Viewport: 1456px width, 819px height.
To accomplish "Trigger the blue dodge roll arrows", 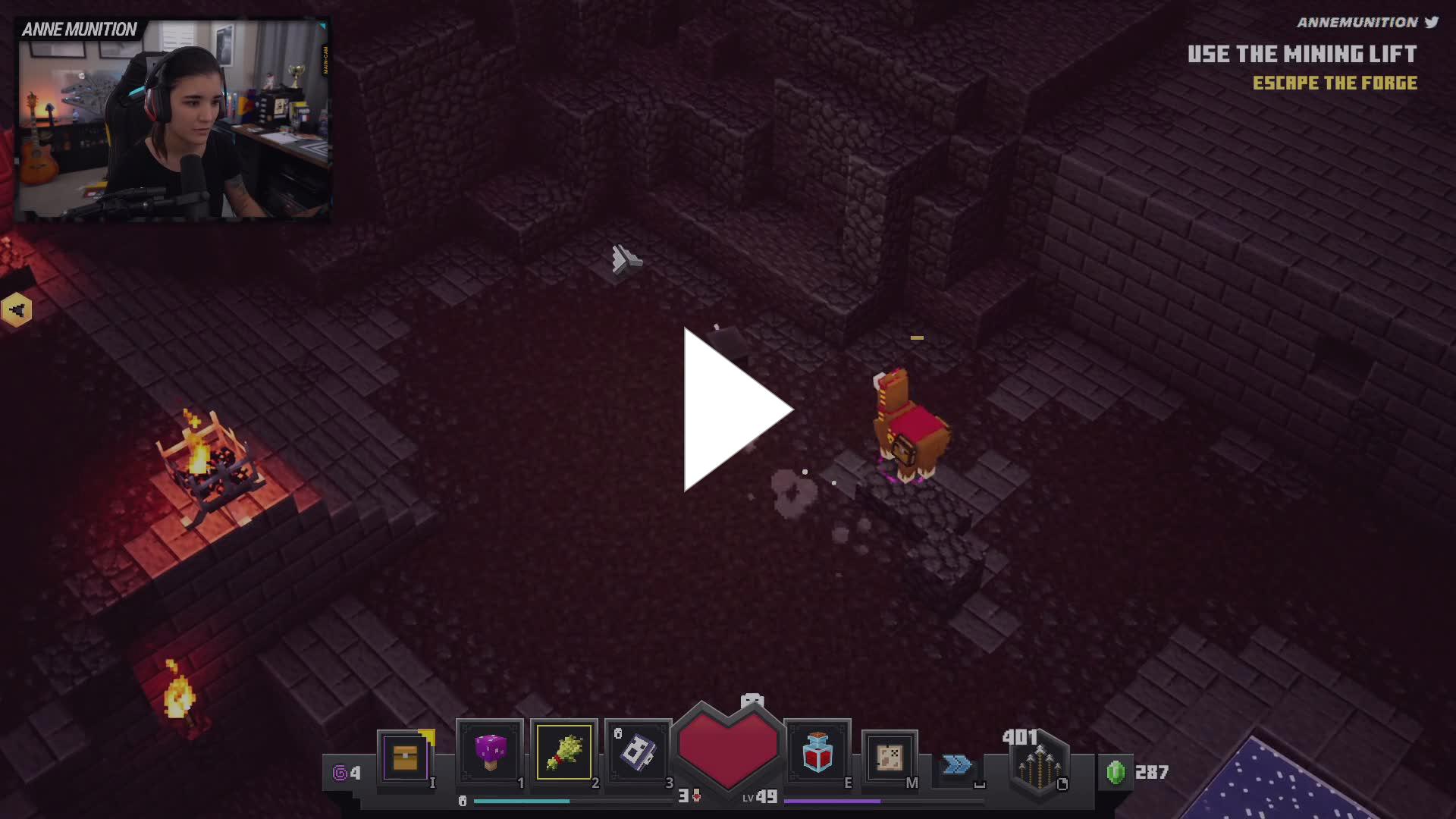I will [x=957, y=764].
